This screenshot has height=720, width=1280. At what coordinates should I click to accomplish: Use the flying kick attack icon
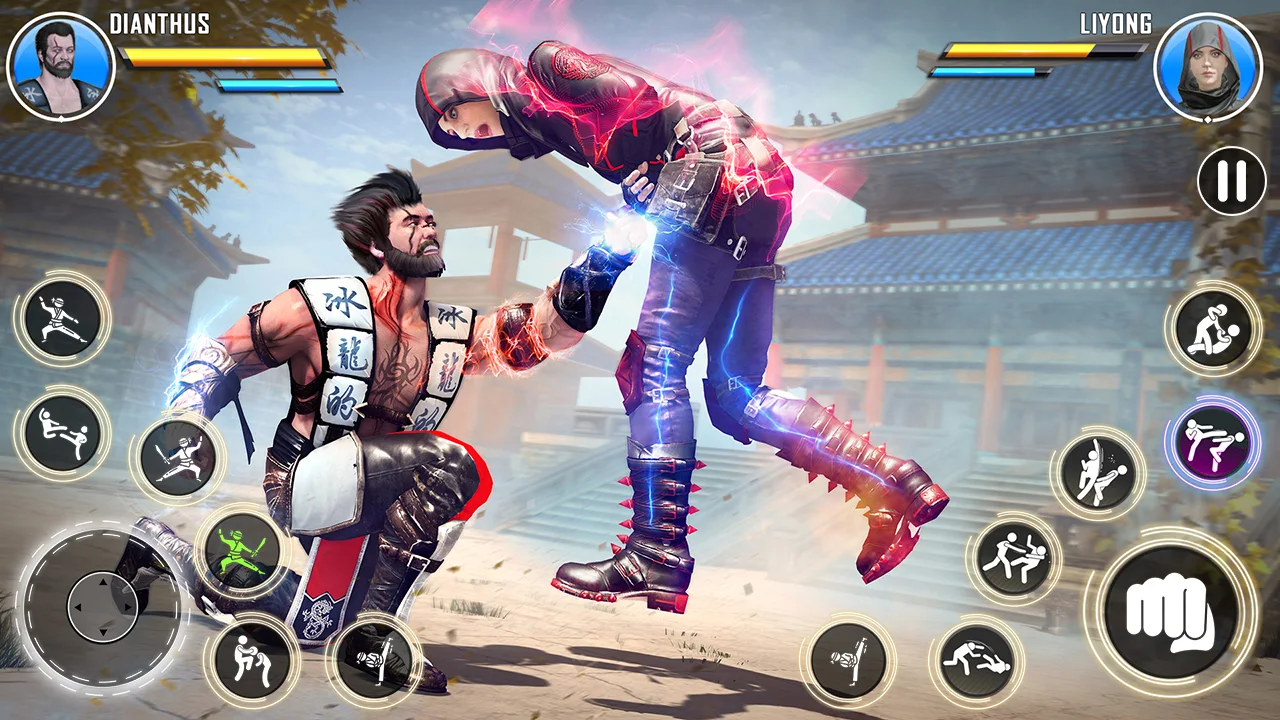[x=62, y=437]
